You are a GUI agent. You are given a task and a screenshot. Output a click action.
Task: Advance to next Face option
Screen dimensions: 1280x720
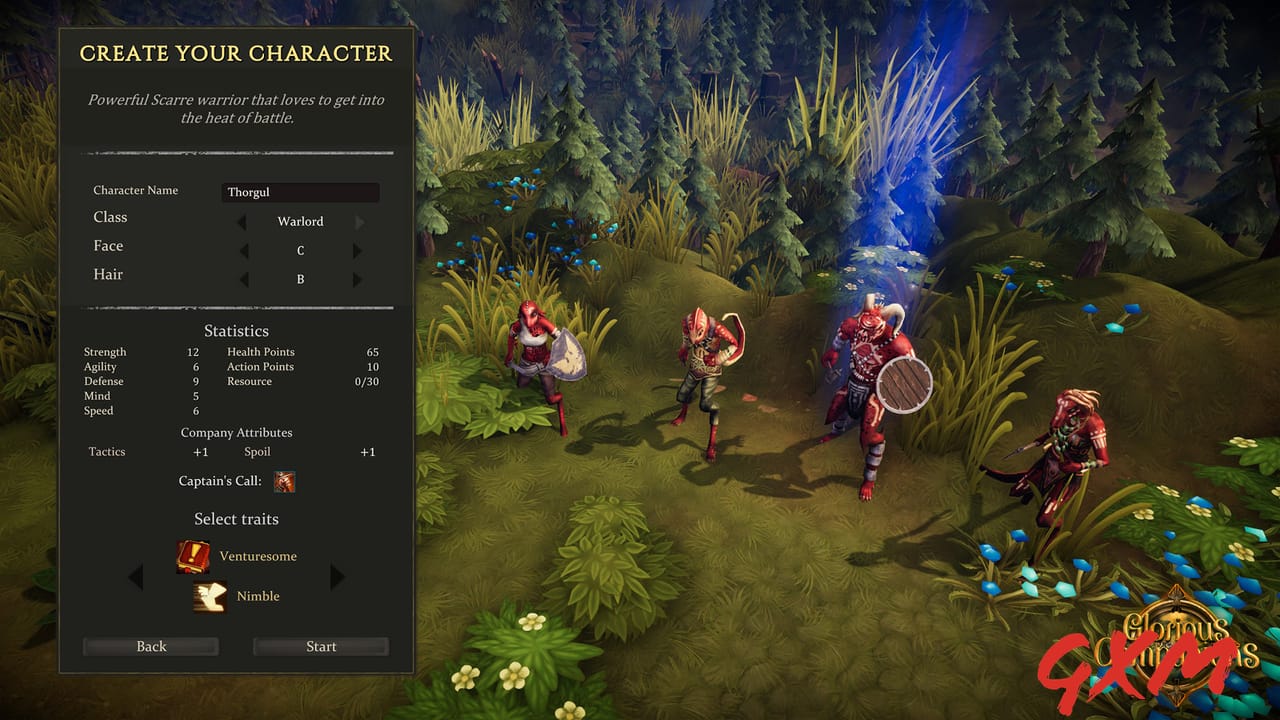point(357,250)
